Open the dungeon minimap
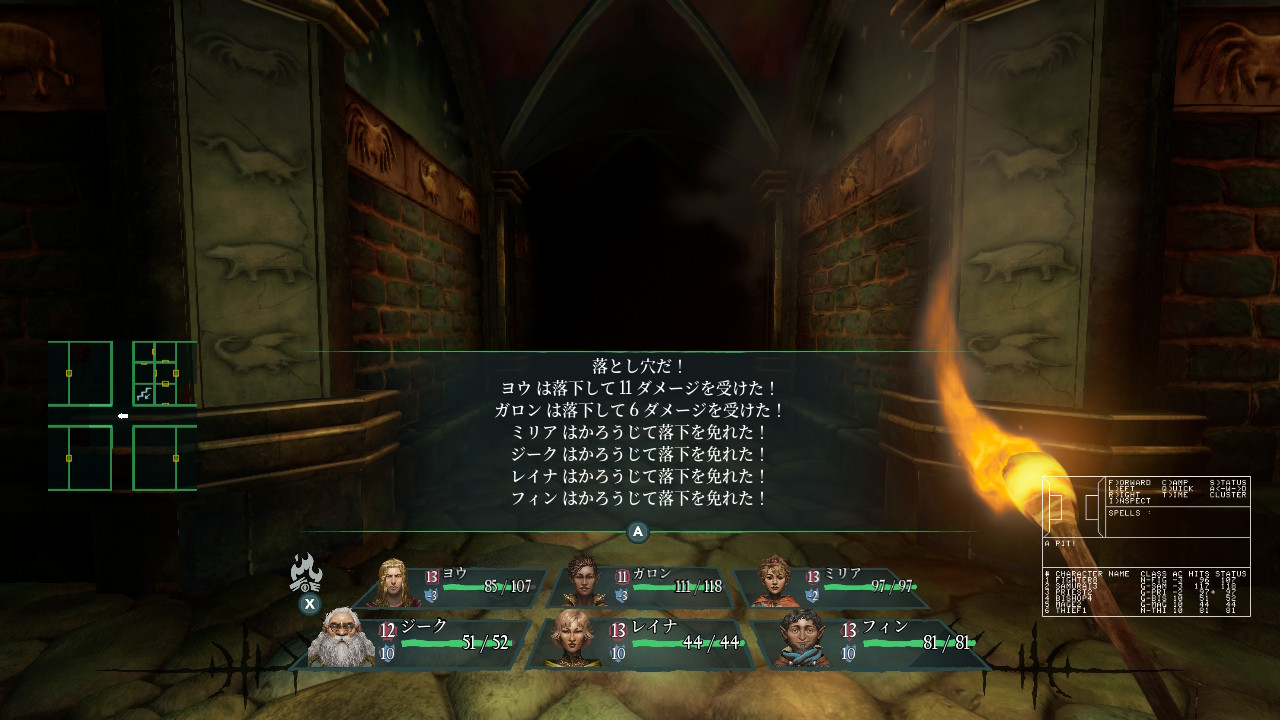The width and height of the screenshot is (1280, 720). tap(122, 416)
